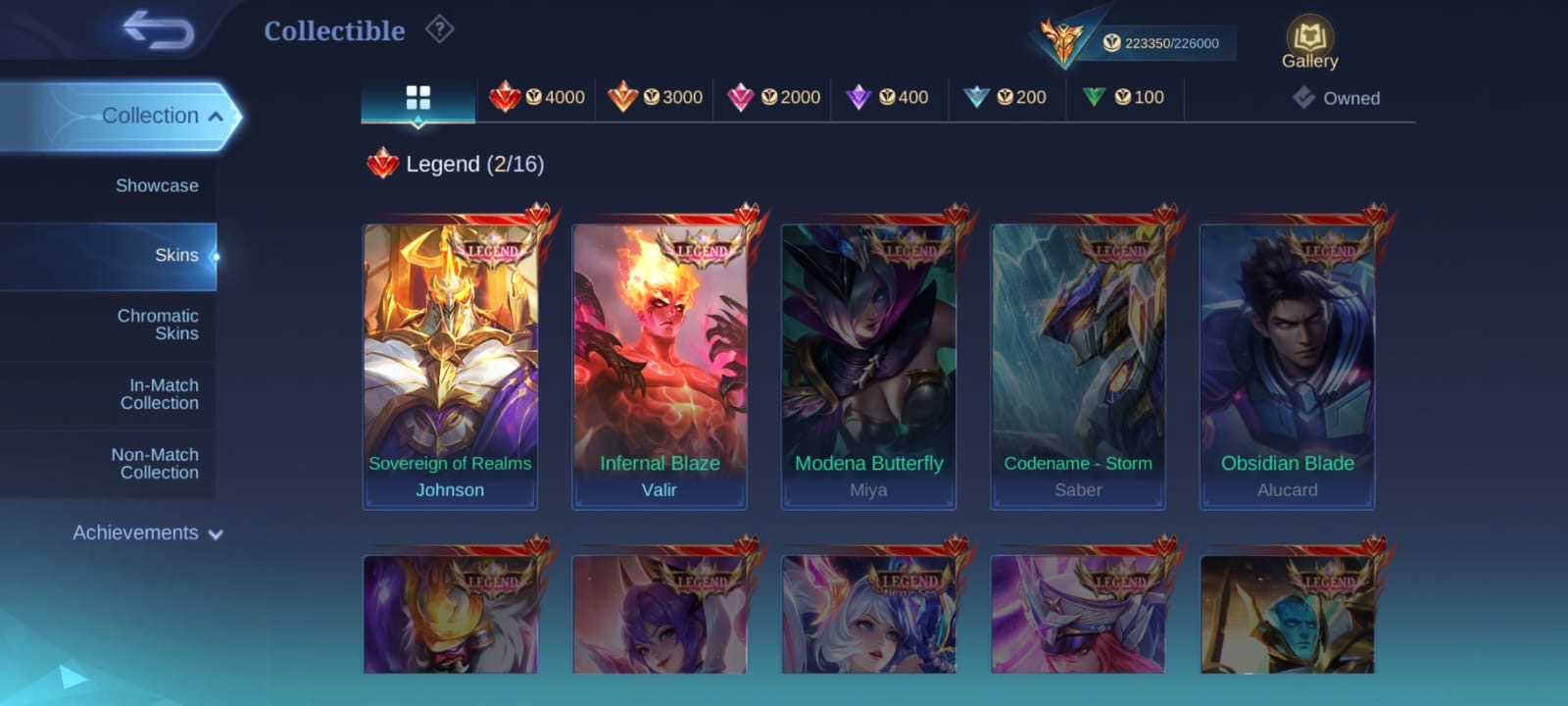Open the In-Match Collection entry
The image size is (1568, 706).
point(159,394)
